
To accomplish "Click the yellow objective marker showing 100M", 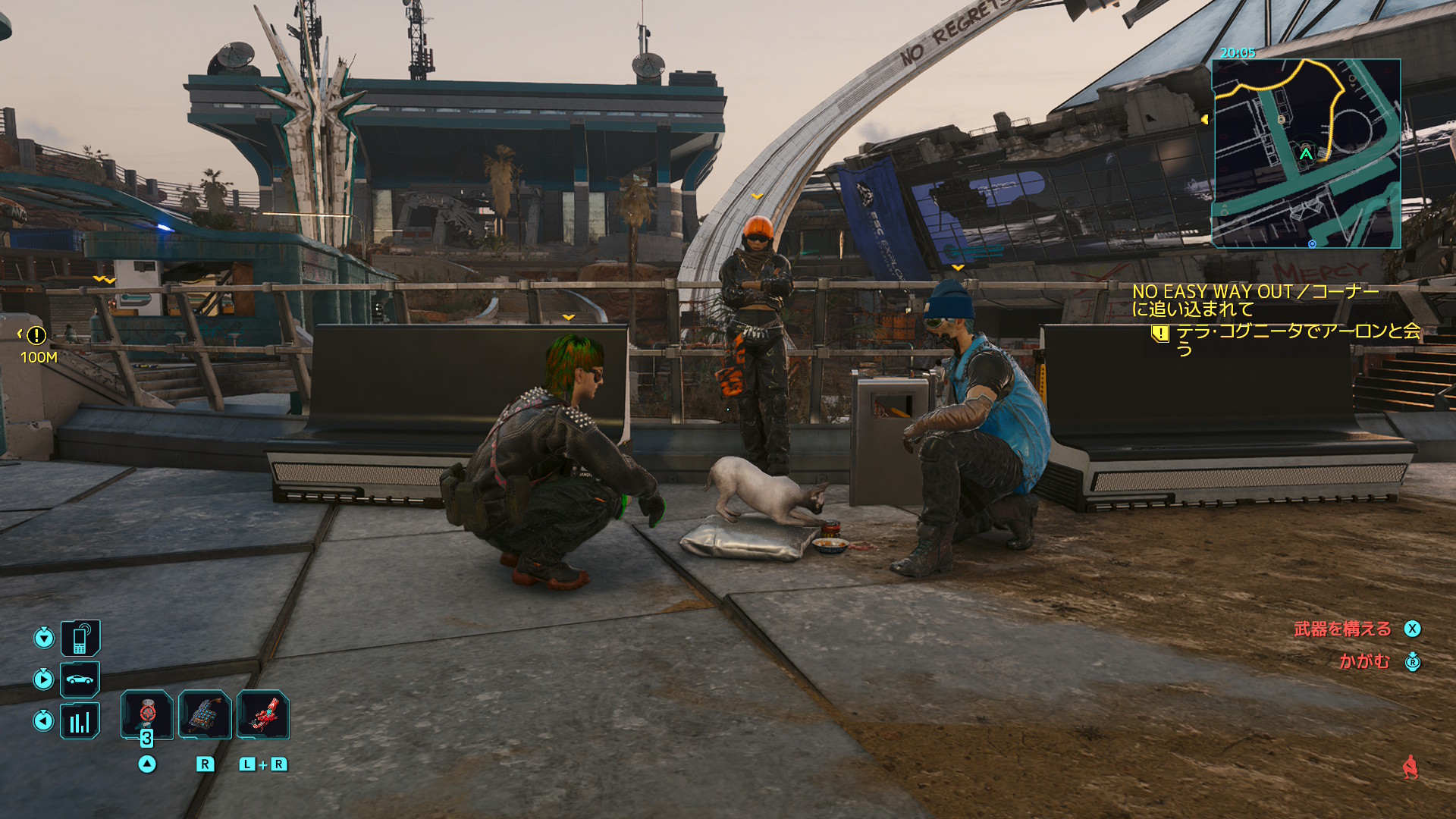I will coord(36,335).
